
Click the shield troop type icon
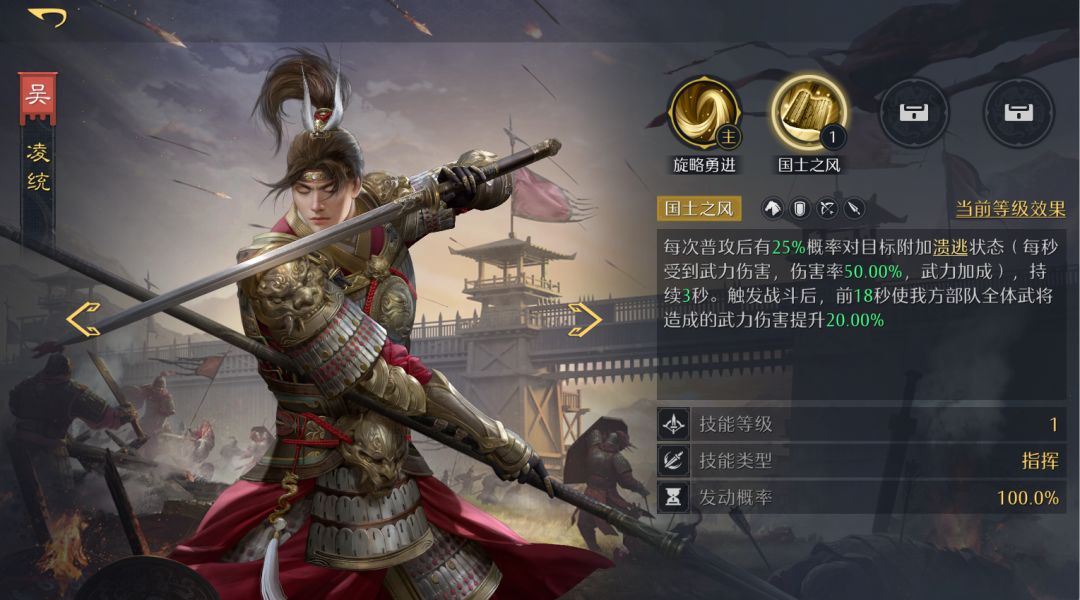800,209
